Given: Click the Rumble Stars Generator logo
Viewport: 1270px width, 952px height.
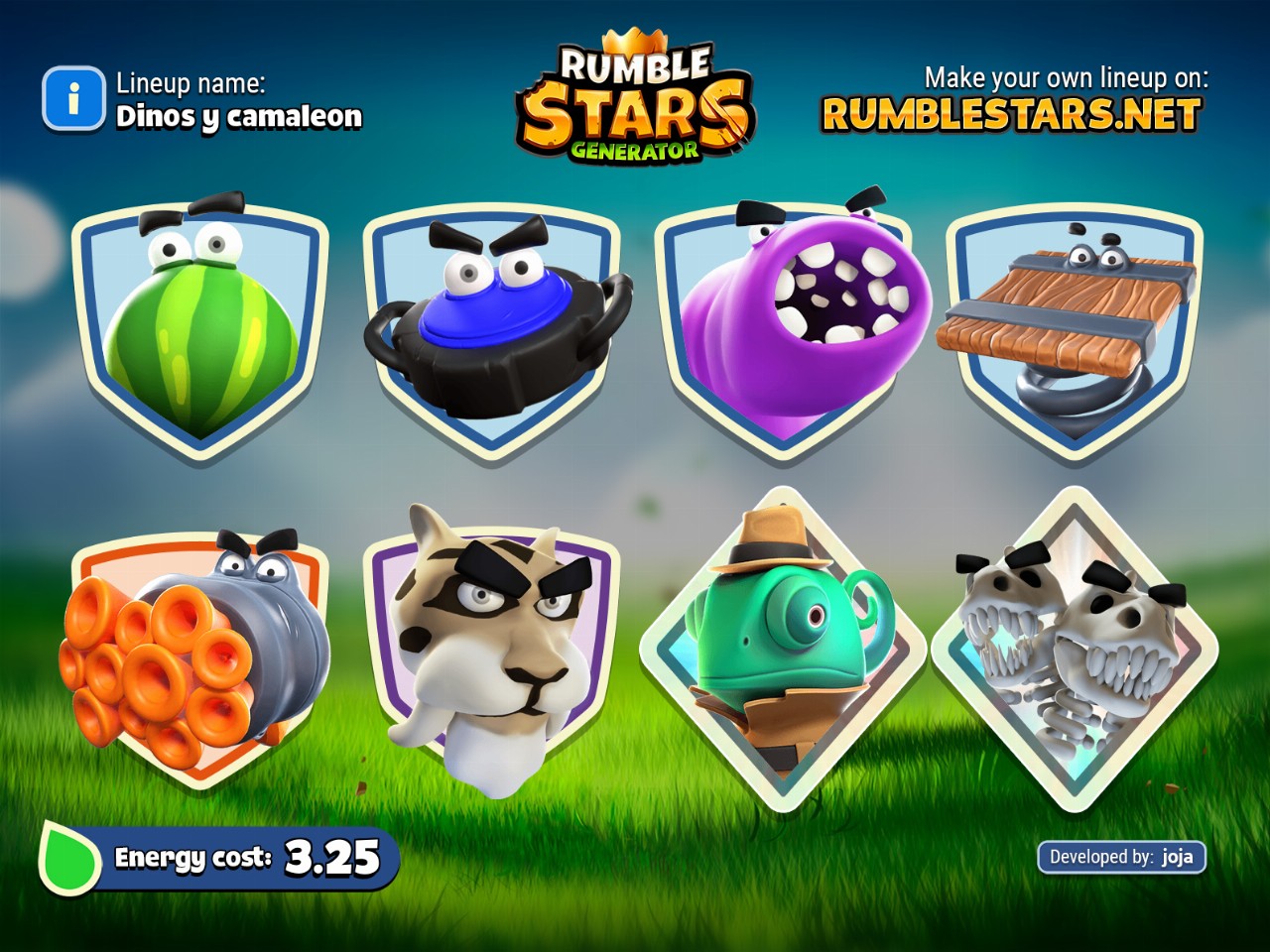Looking at the screenshot, I should click(635, 99).
